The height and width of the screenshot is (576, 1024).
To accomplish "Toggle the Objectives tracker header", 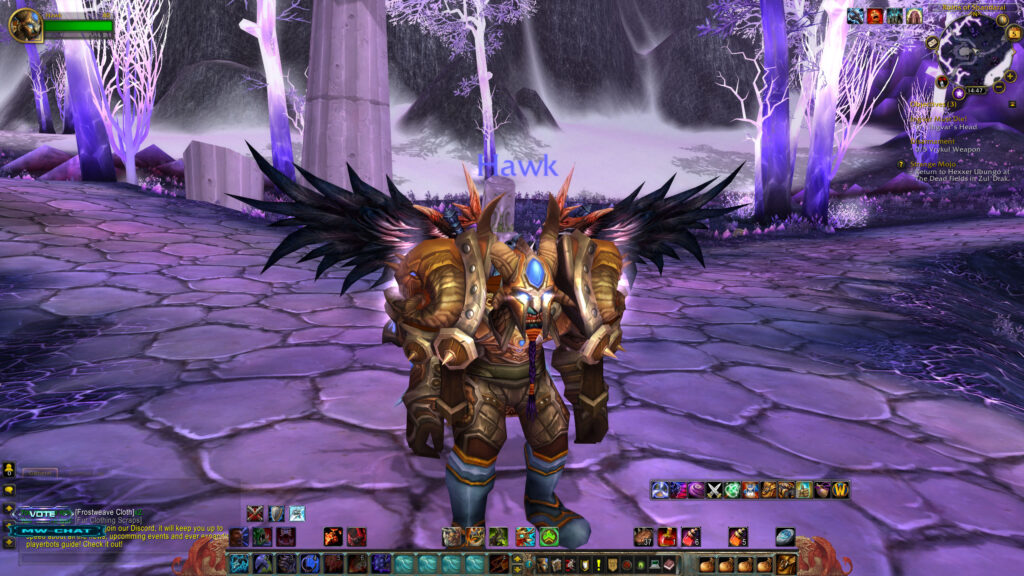I will tap(932, 104).
